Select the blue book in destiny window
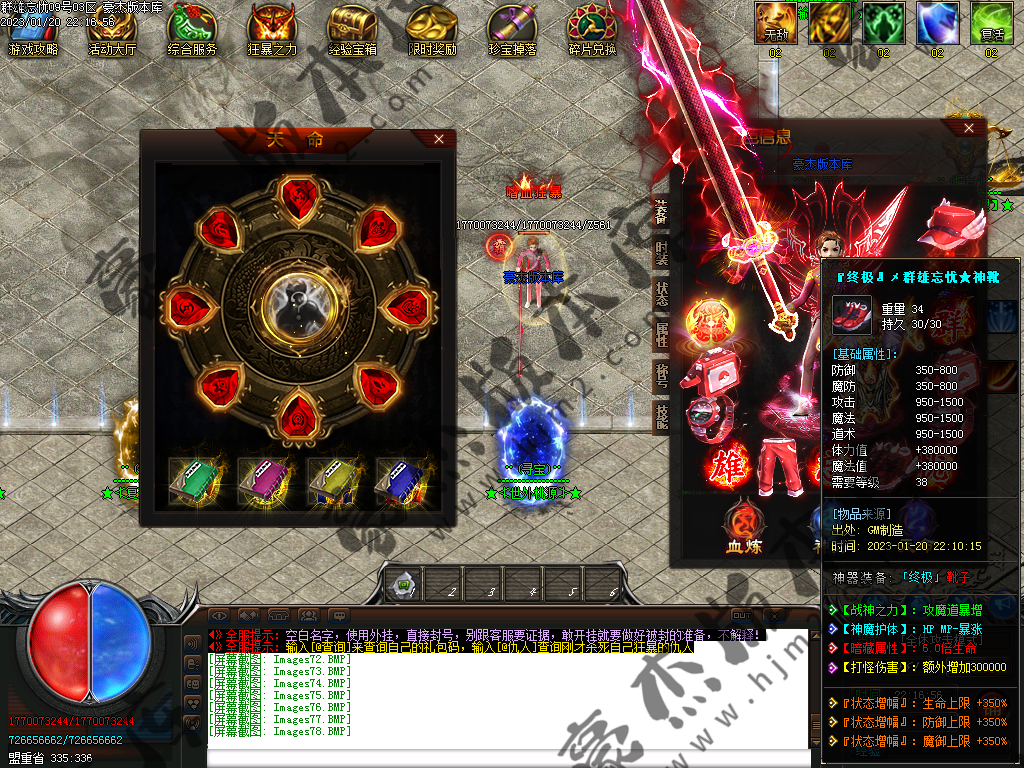 click(402, 481)
